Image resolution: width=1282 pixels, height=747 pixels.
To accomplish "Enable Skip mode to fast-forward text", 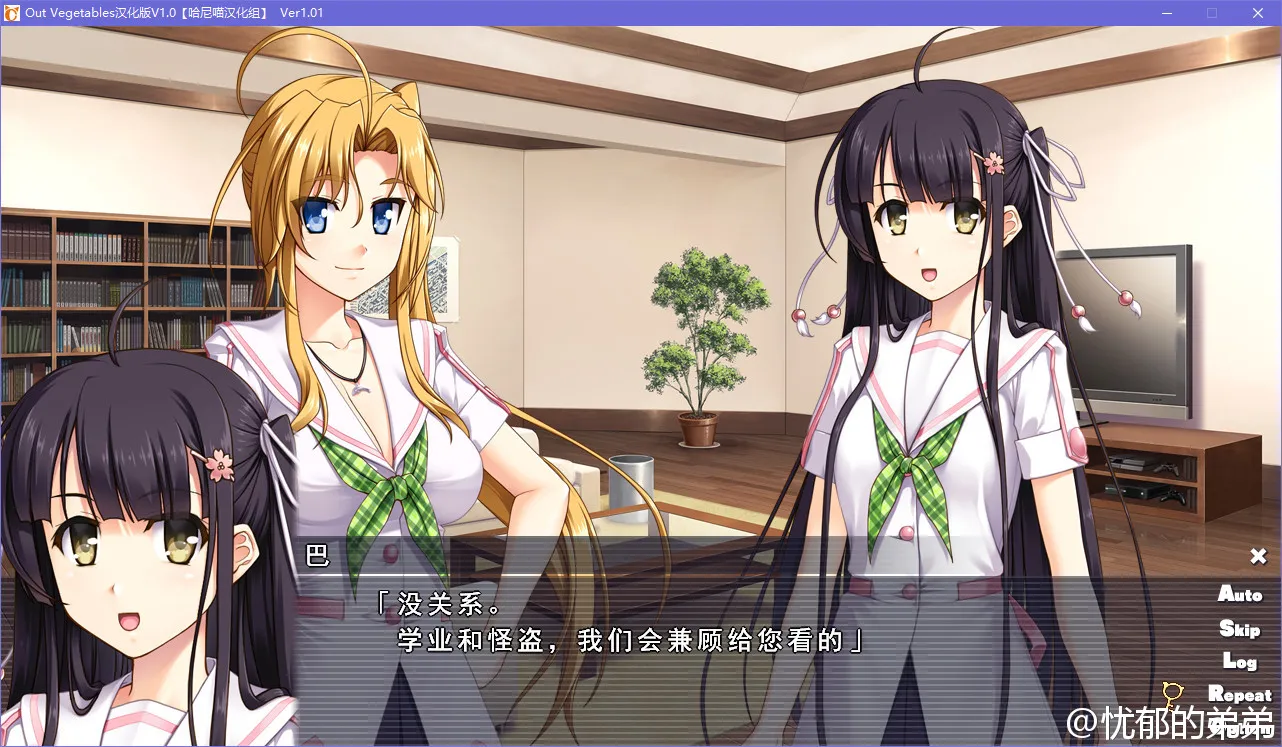I will pyautogui.click(x=1240, y=628).
